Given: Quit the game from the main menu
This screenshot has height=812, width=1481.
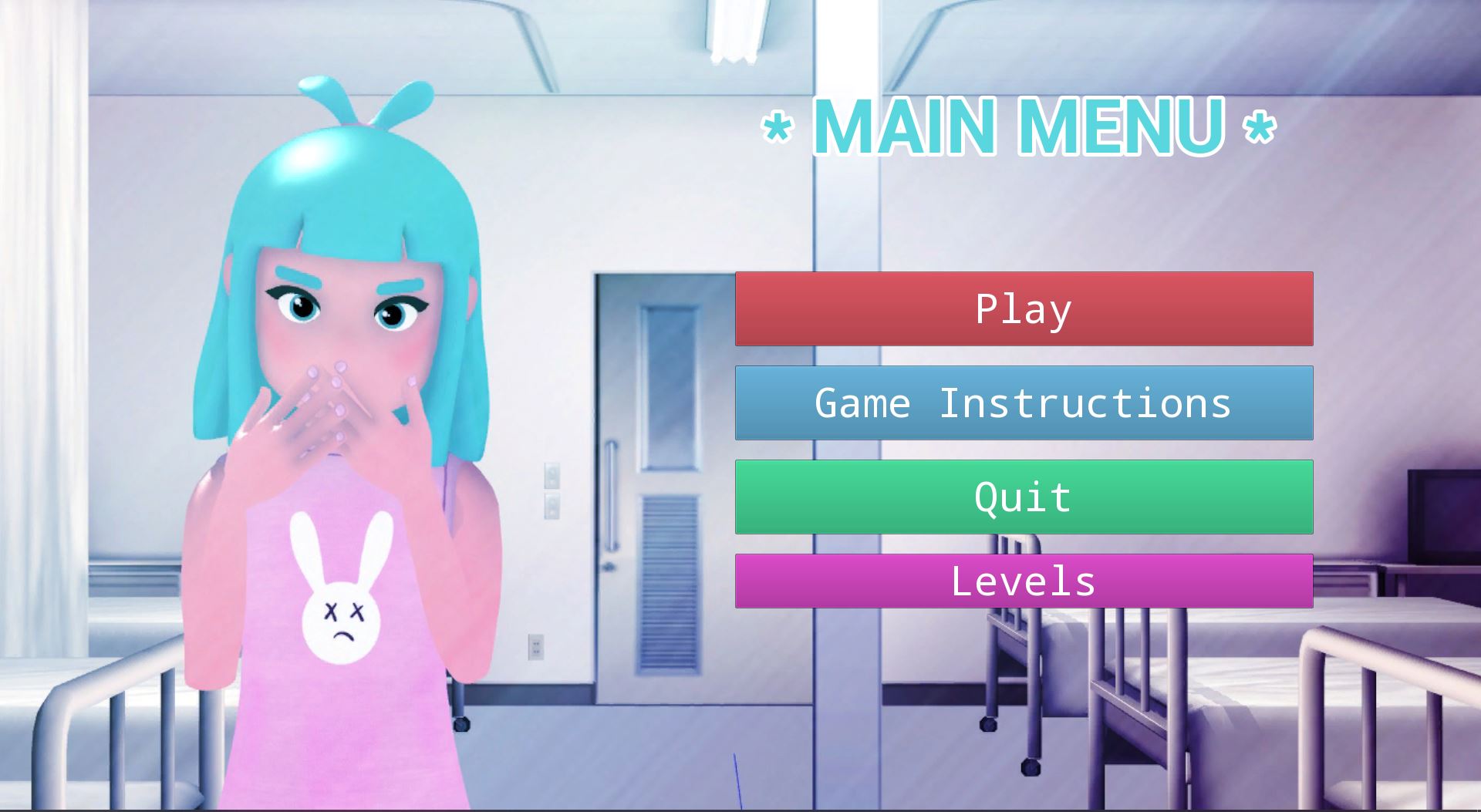Looking at the screenshot, I should [1024, 497].
